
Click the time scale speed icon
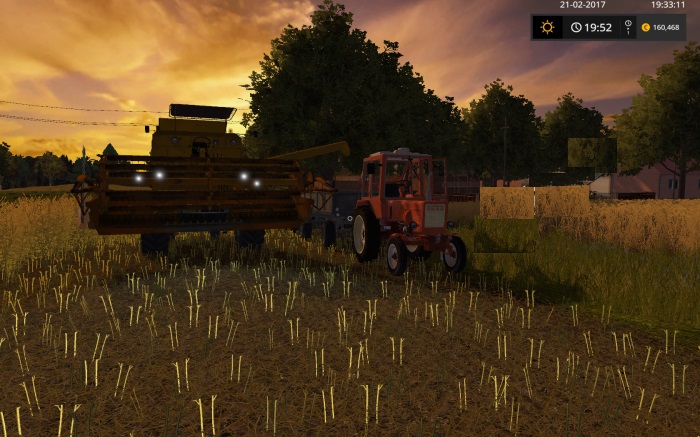(x=628, y=27)
